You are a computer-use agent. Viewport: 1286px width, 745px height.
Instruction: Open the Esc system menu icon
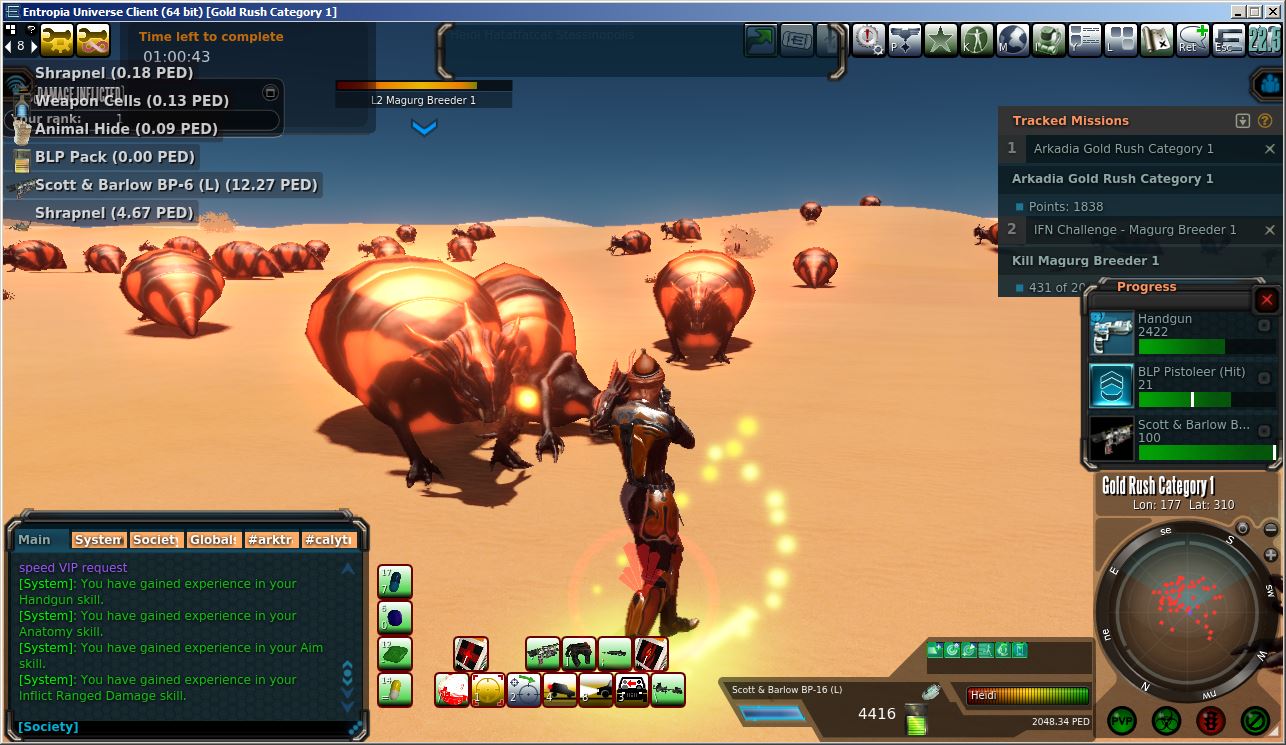[1228, 40]
